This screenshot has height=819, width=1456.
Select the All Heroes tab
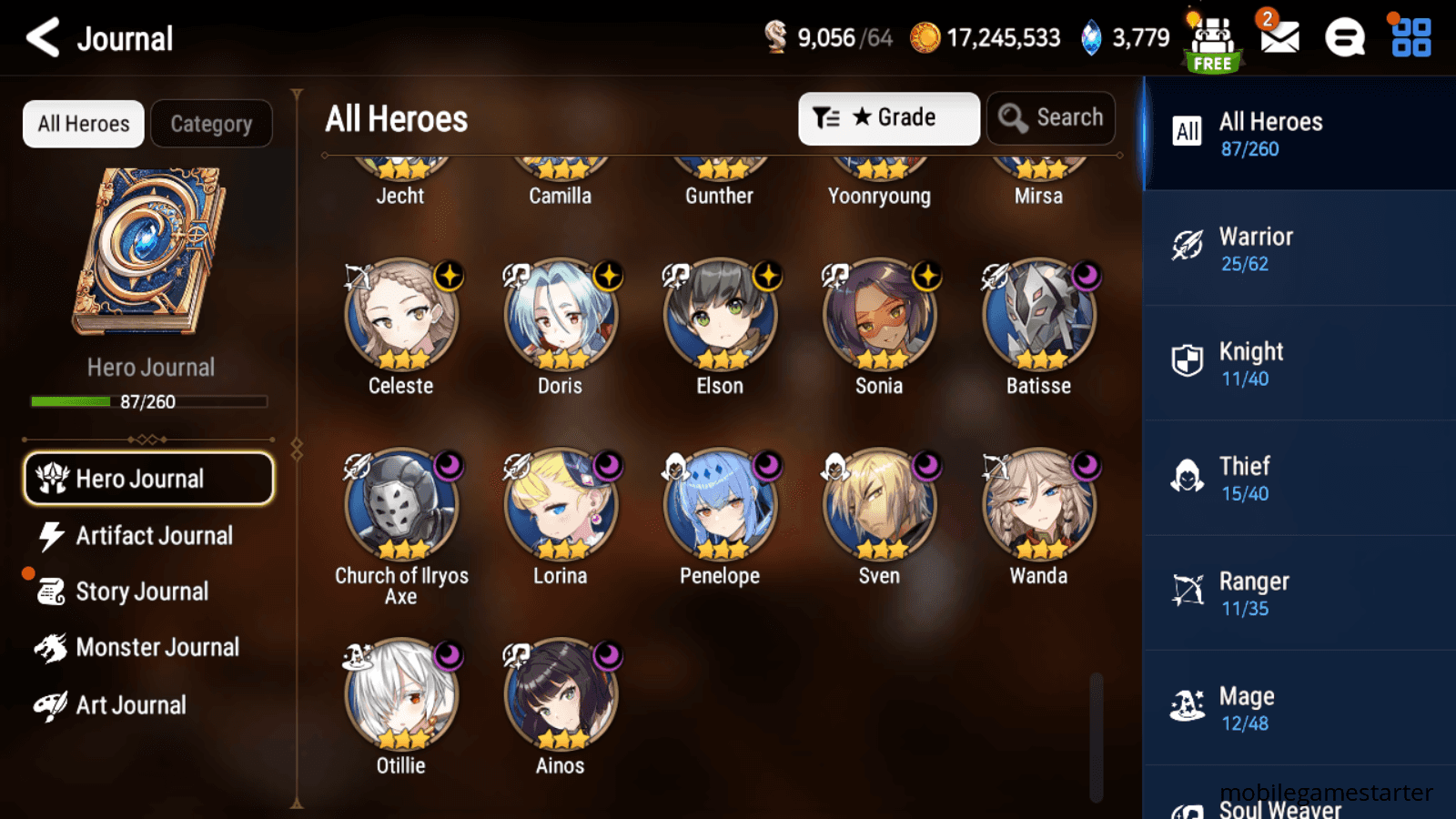pos(84,124)
